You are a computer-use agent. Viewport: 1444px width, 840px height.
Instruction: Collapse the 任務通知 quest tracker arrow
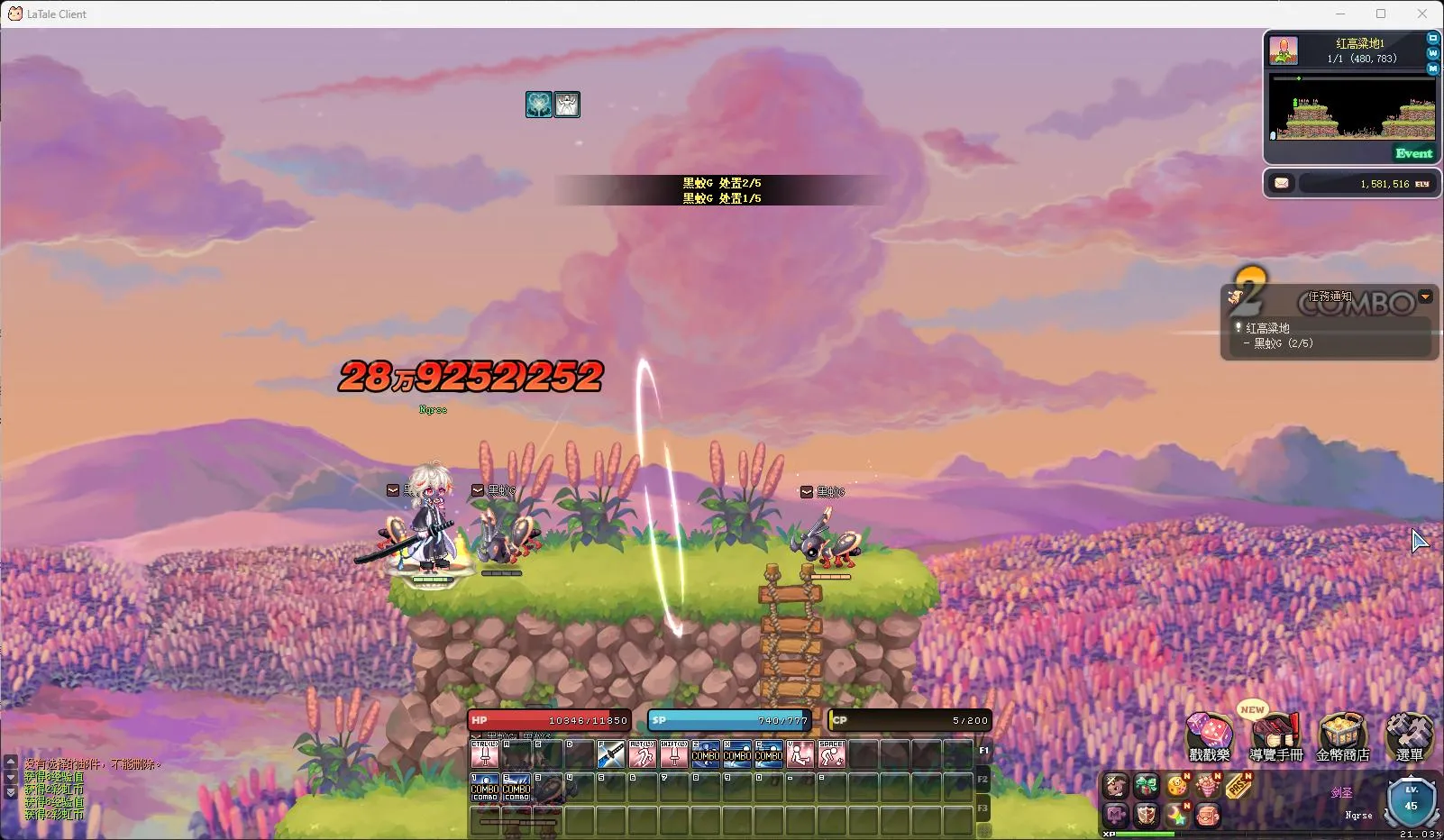(x=1425, y=297)
